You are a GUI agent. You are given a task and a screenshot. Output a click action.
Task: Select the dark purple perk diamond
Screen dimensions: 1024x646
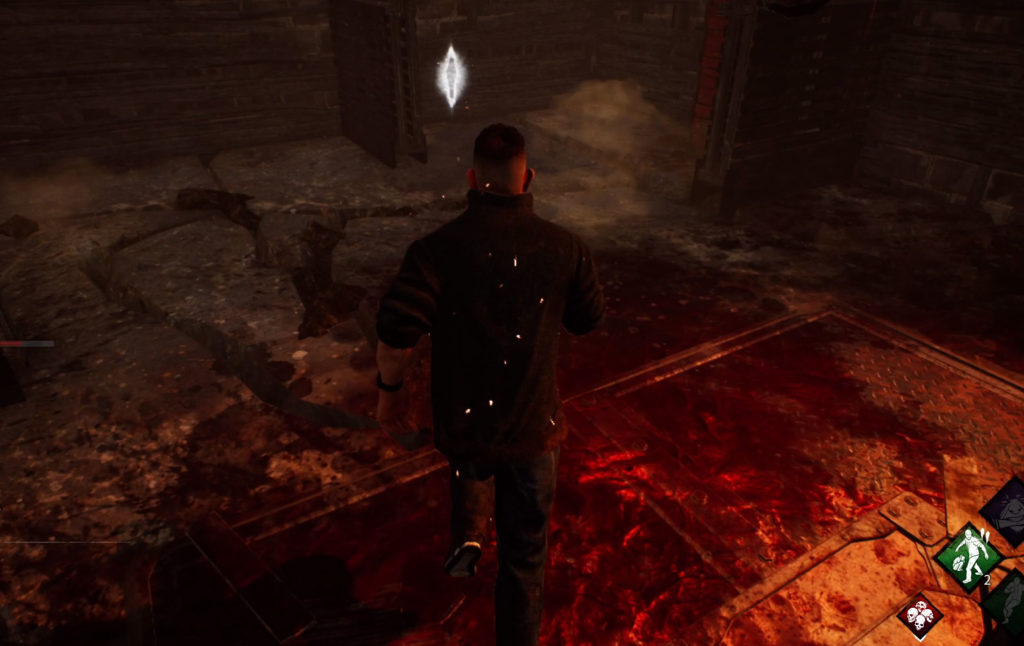coord(1008,510)
